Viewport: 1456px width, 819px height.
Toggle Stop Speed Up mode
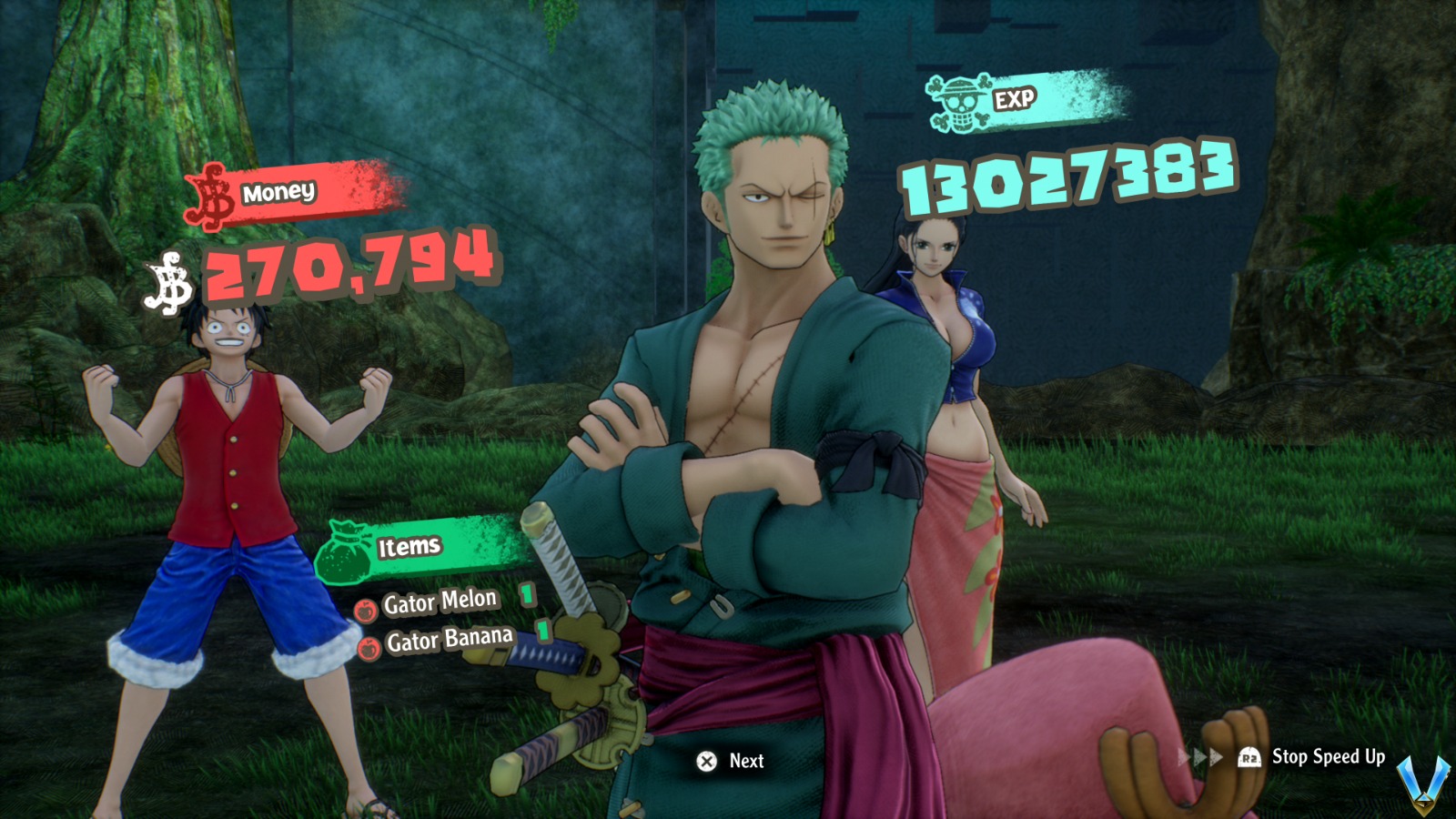click(x=1327, y=755)
